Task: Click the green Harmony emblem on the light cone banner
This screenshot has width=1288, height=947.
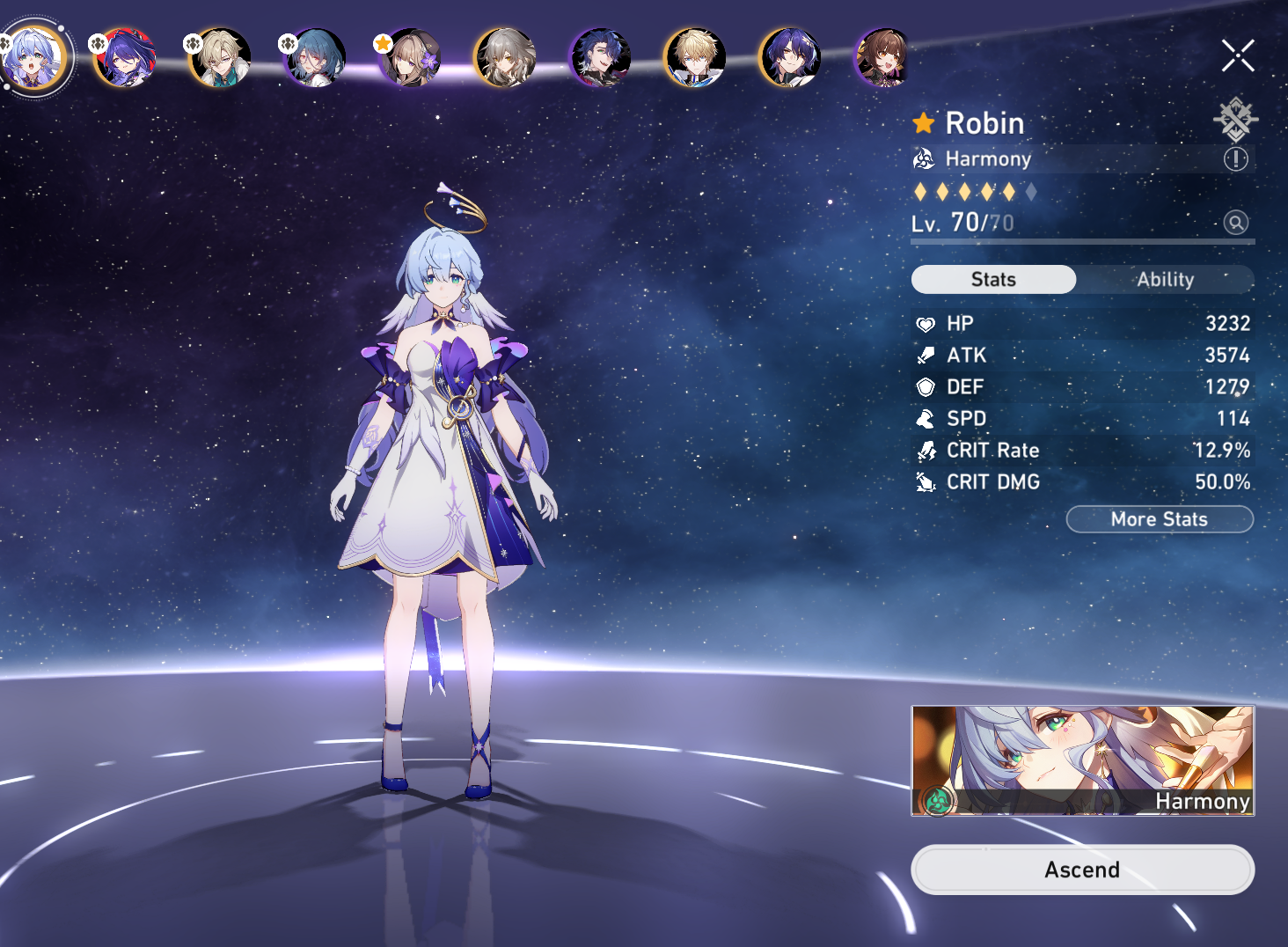Action: (940, 802)
